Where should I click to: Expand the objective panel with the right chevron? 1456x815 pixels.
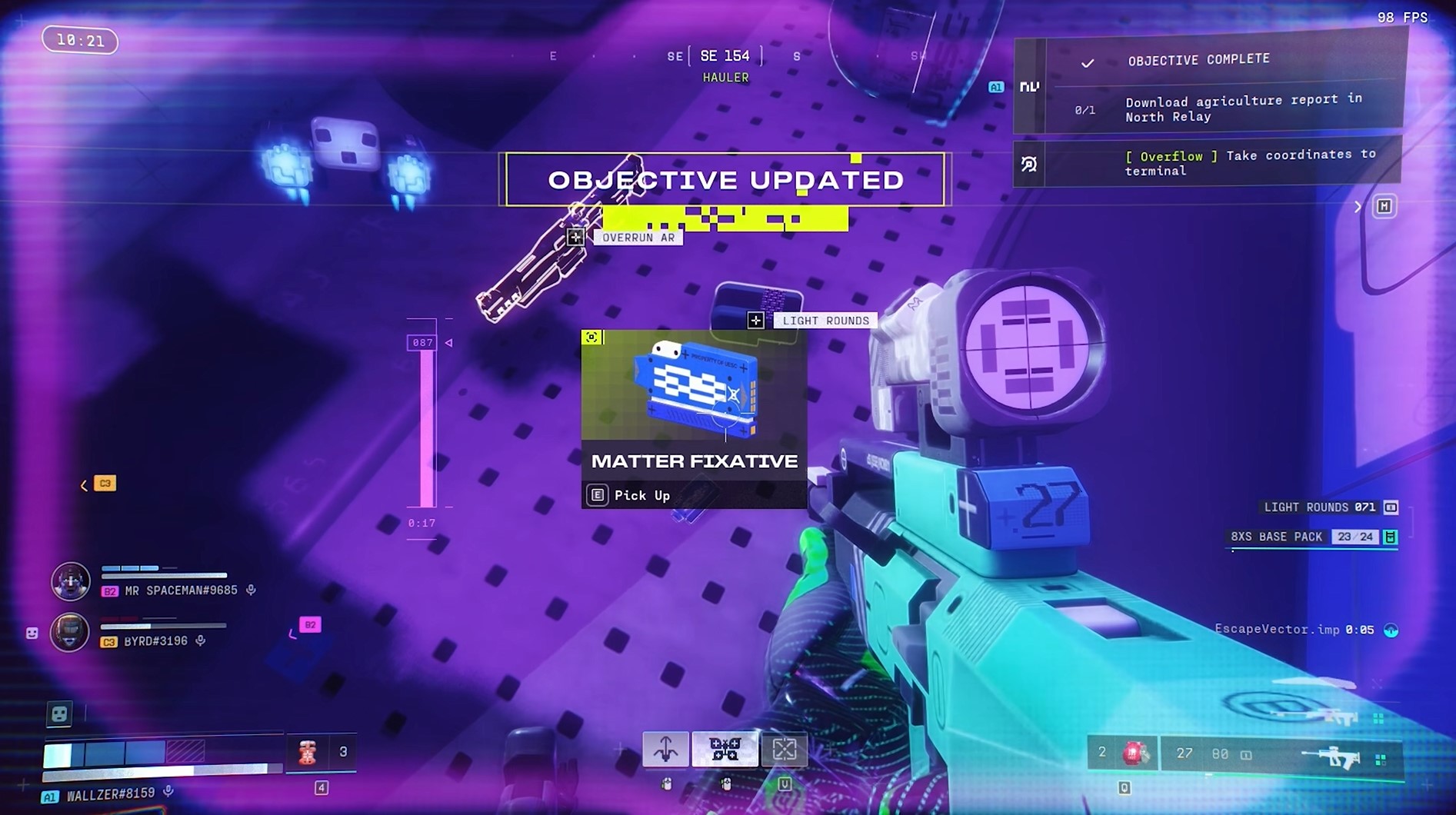1358,206
